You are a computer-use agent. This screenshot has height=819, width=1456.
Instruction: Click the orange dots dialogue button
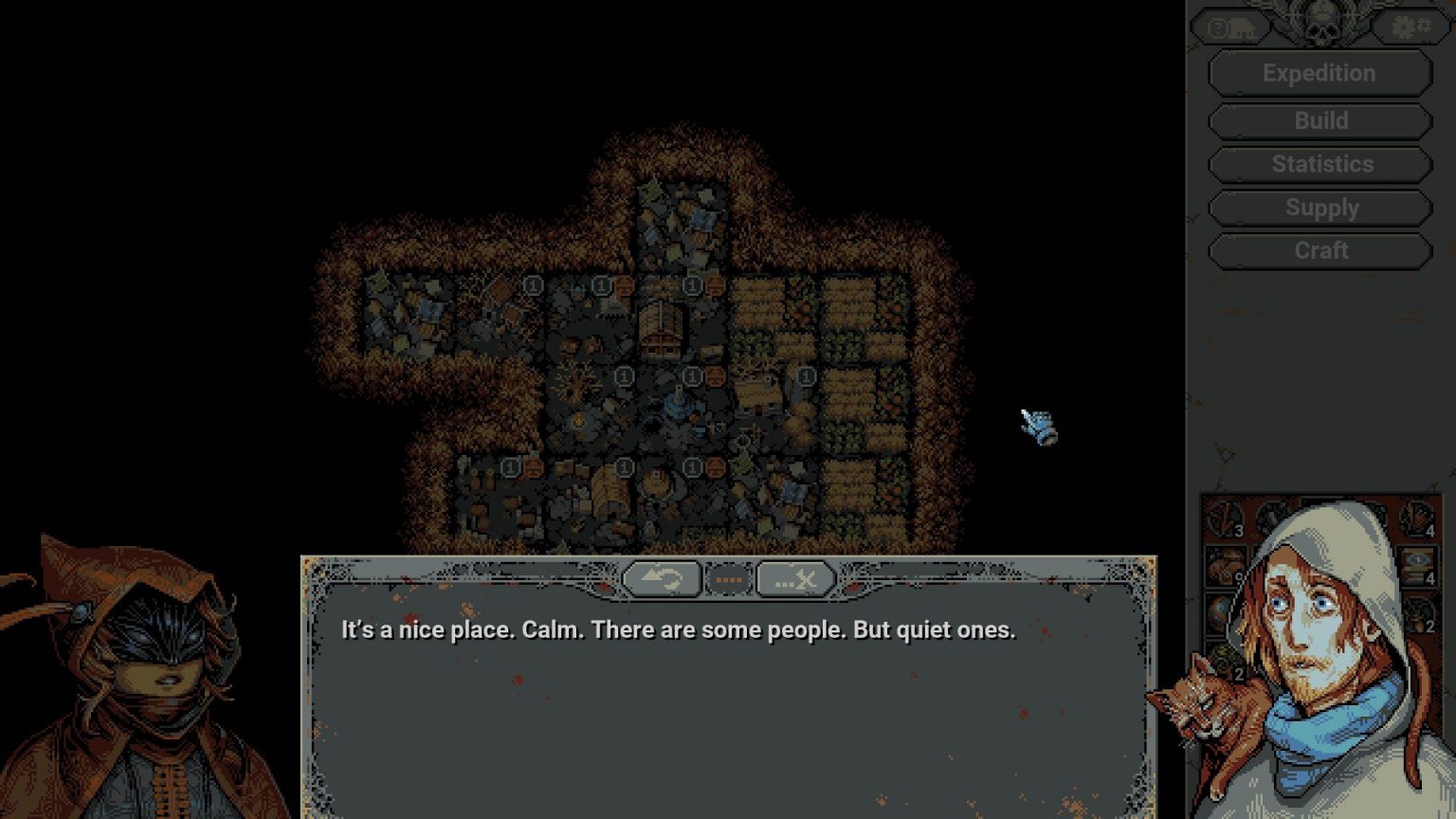pos(728,579)
